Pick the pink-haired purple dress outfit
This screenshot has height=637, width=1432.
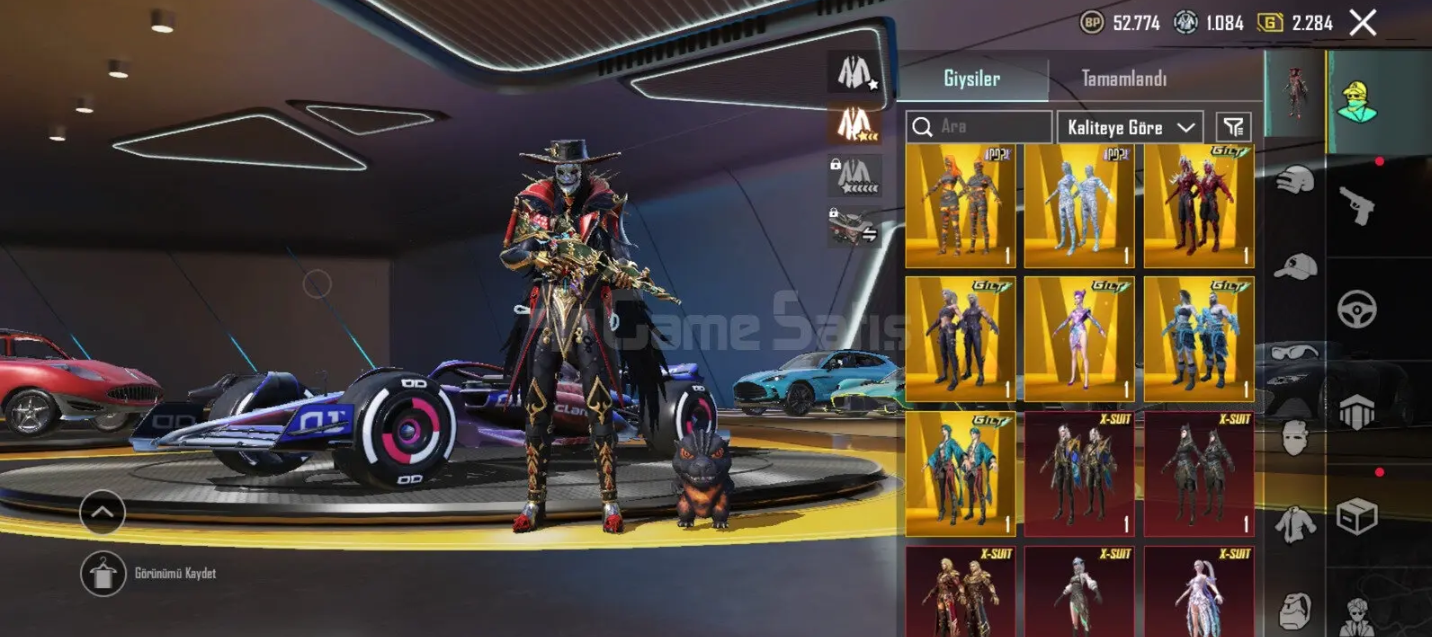[x=1079, y=340]
